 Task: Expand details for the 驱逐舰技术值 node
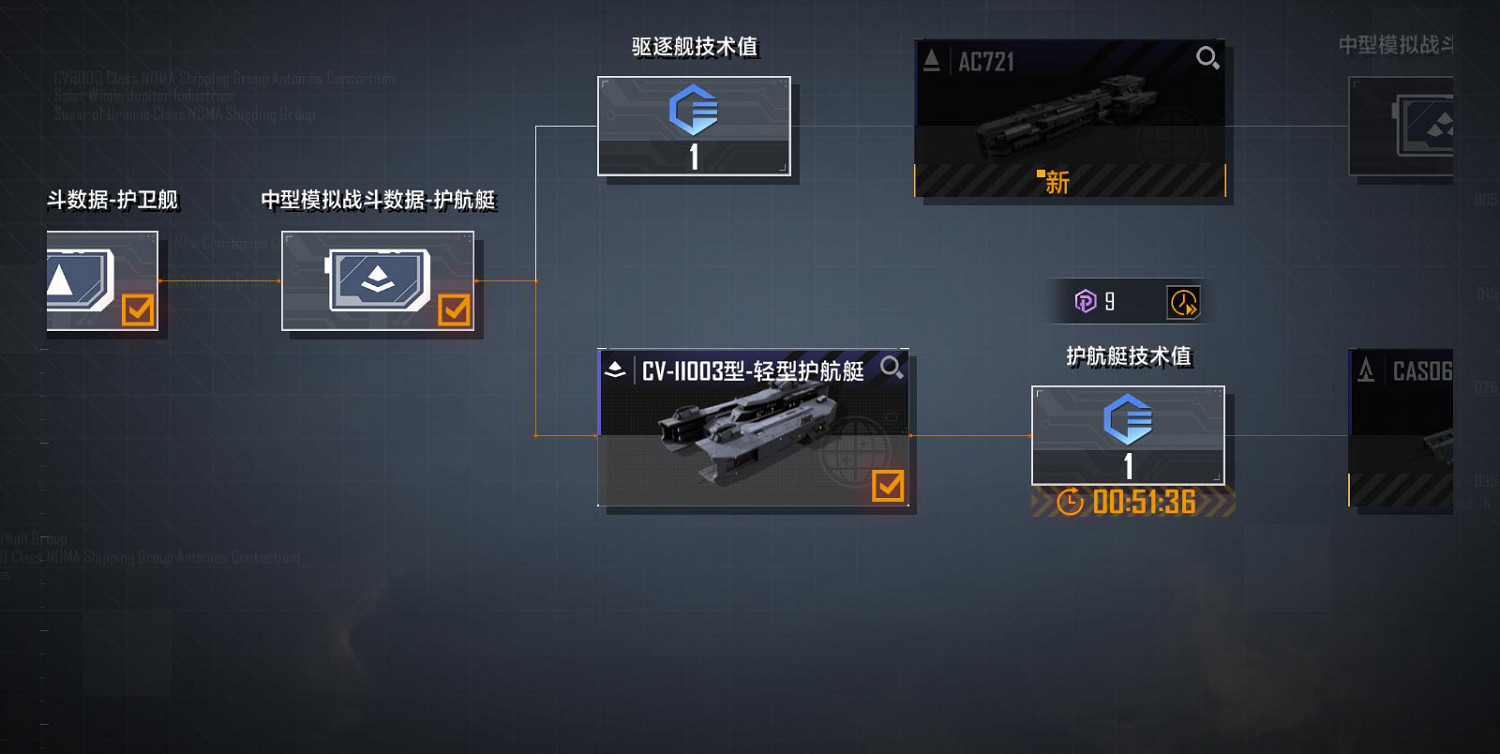[694, 125]
